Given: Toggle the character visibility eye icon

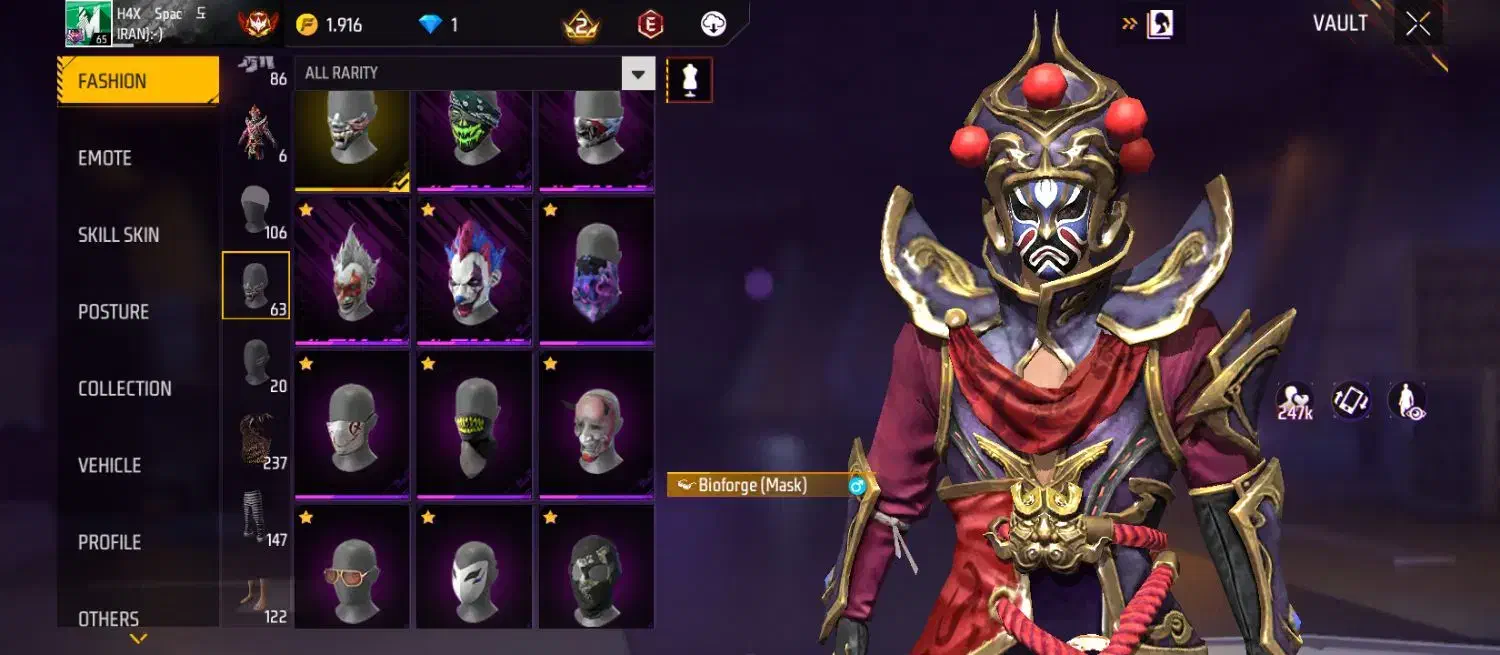Looking at the screenshot, I should pyautogui.click(x=1406, y=401).
